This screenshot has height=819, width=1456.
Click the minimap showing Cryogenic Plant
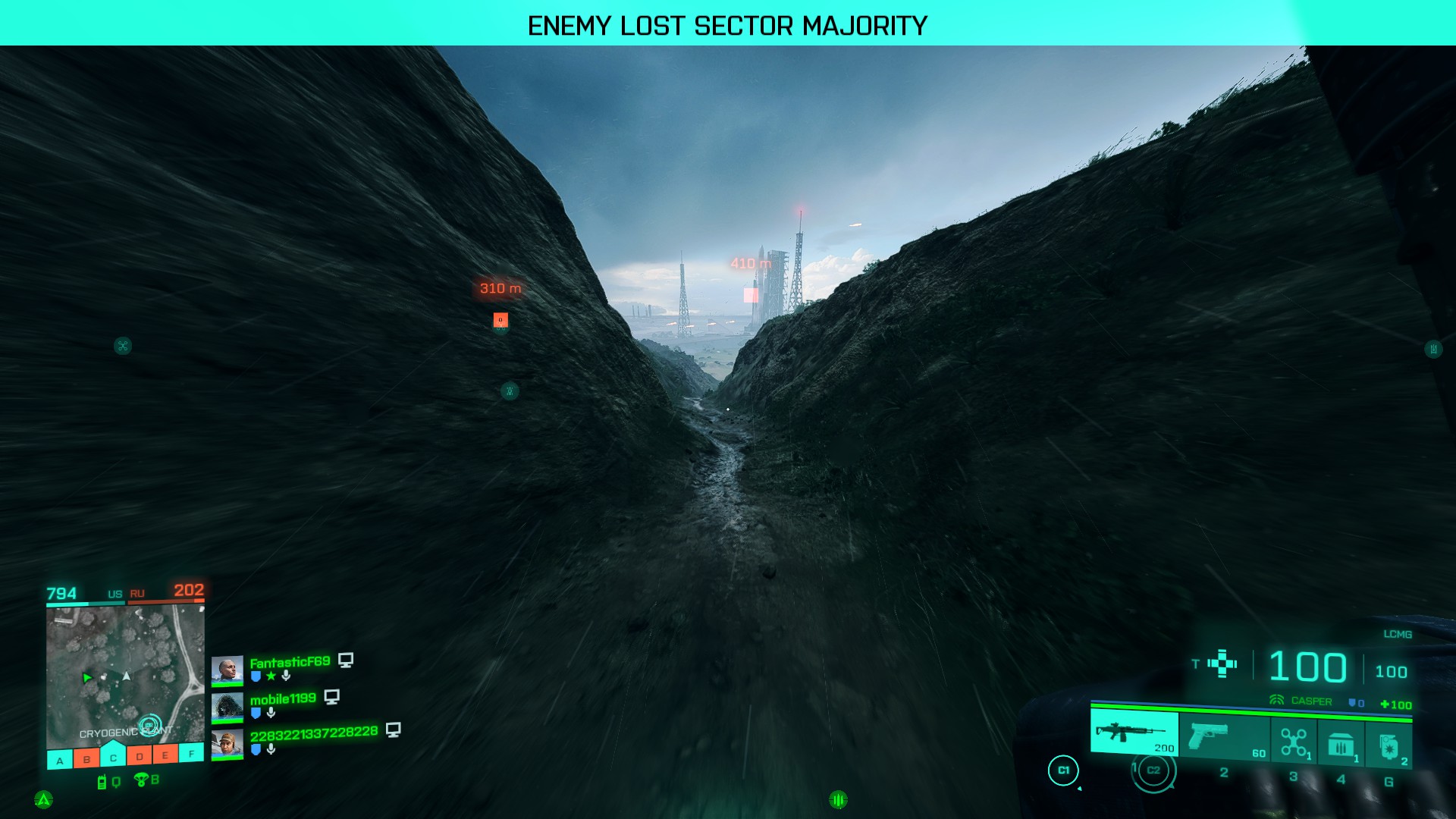[x=125, y=675]
